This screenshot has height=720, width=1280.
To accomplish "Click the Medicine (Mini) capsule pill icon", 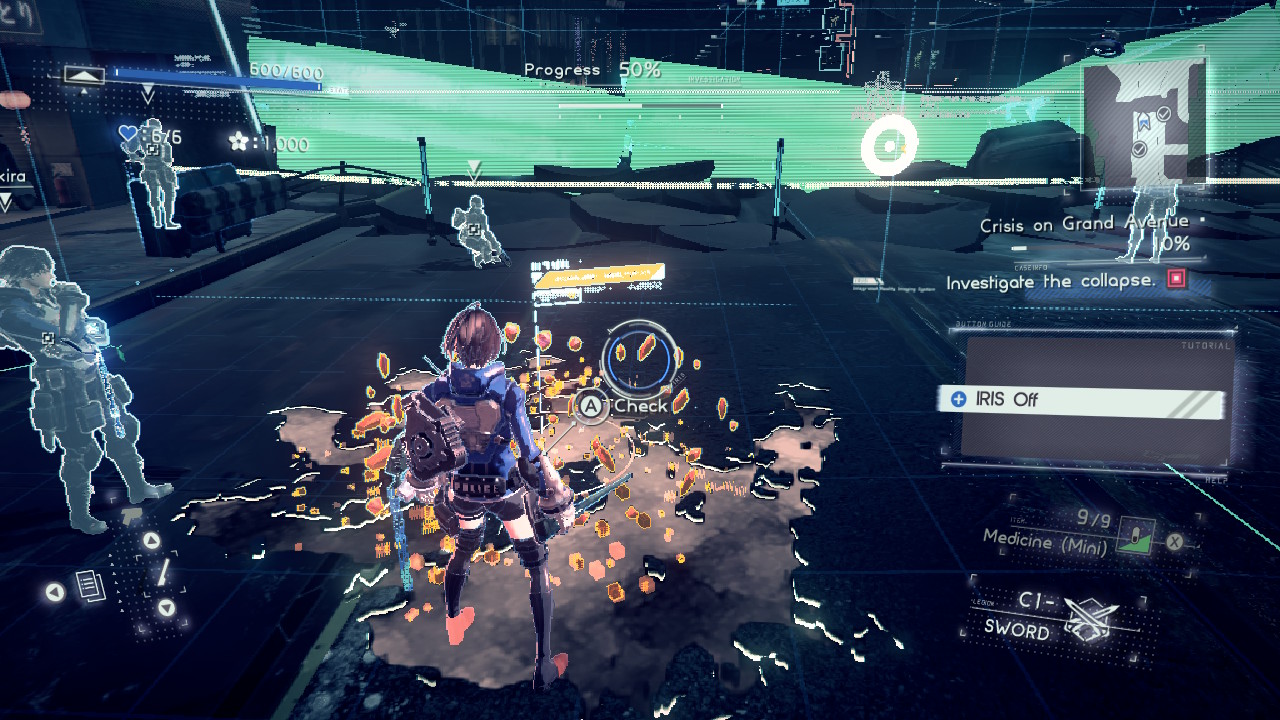I will (x=1136, y=535).
